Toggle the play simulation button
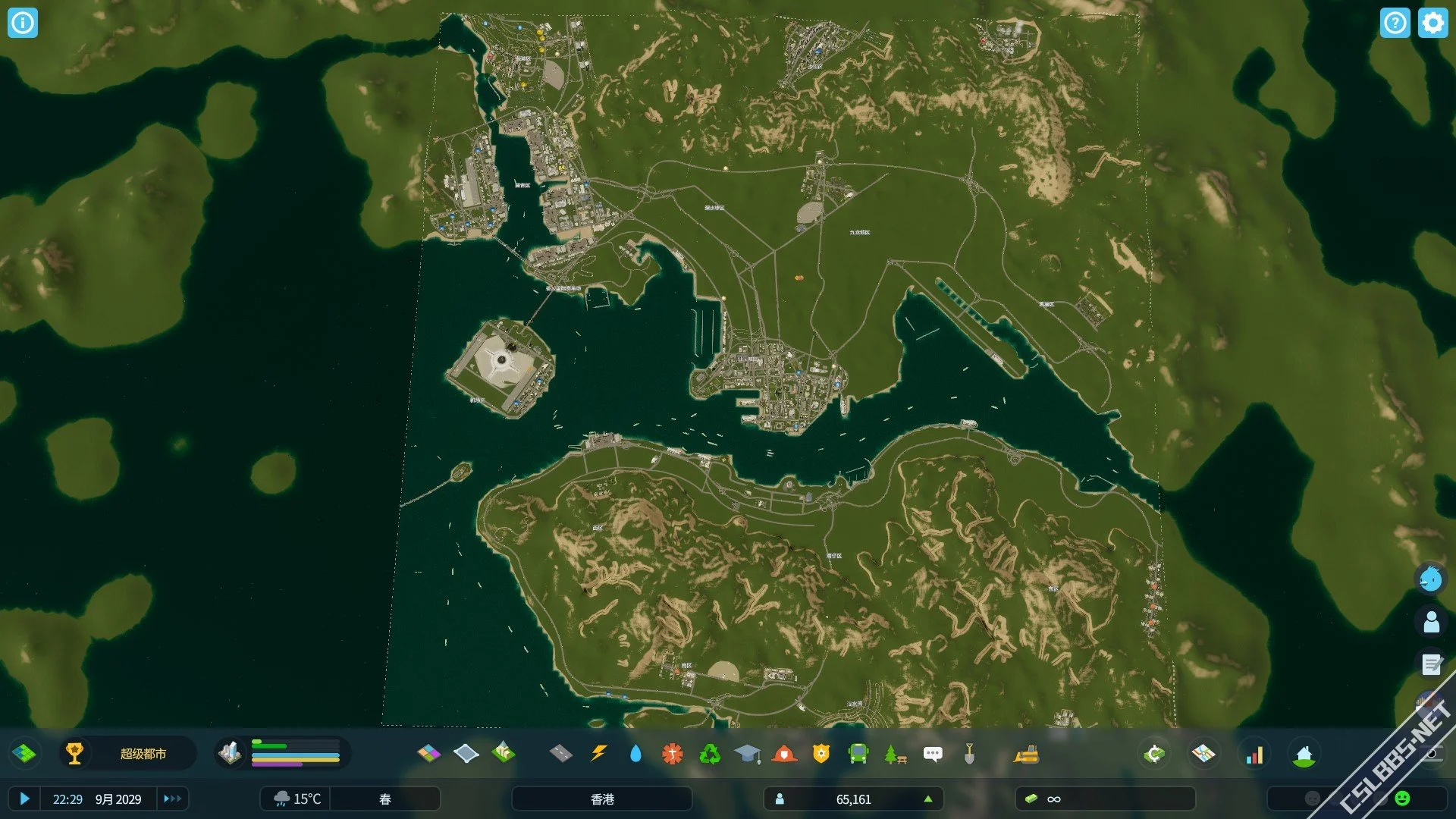1456x819 pixels. (x=24, y=799)
